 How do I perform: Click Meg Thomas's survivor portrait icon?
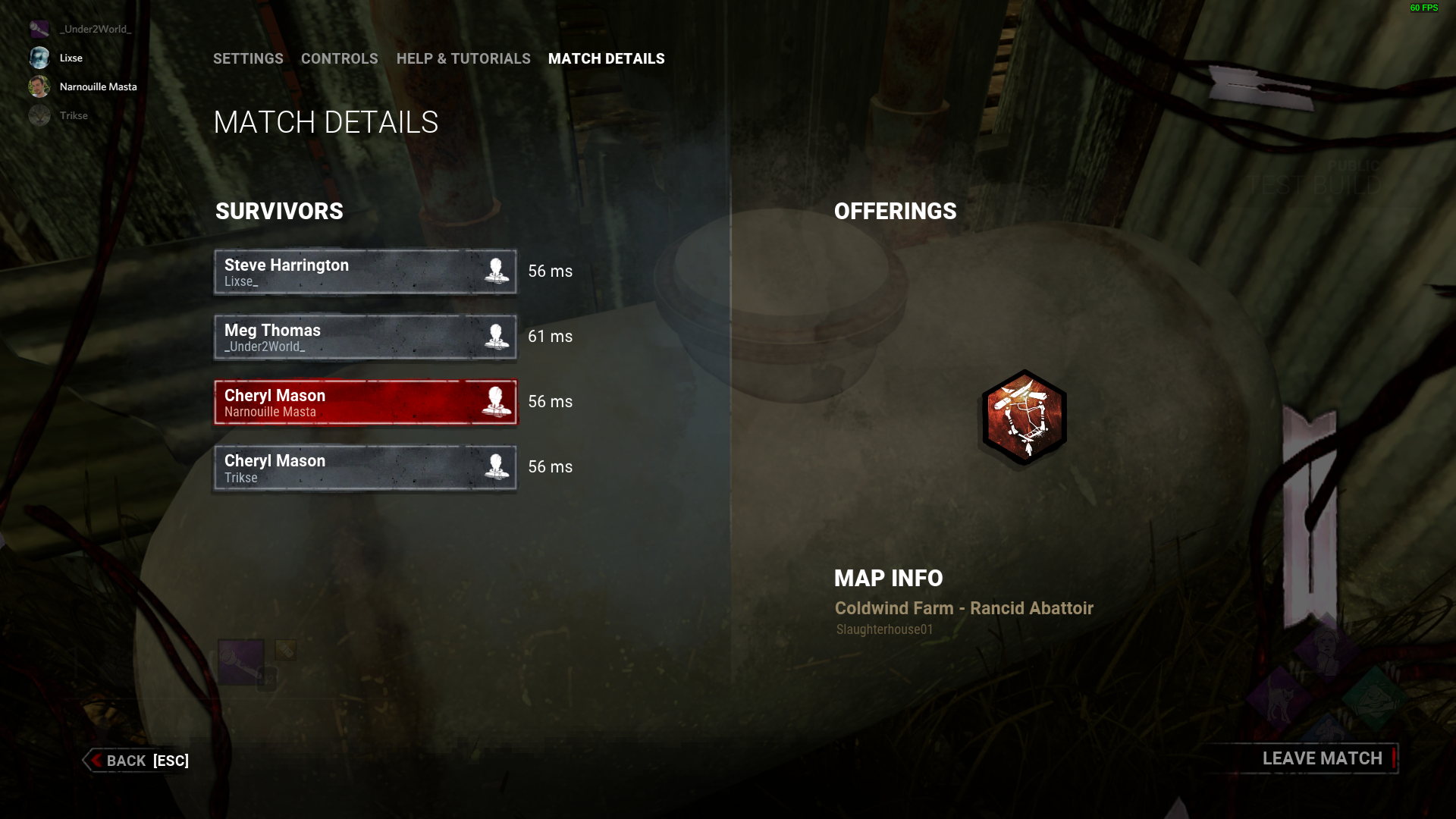click(x=497, y=337)
